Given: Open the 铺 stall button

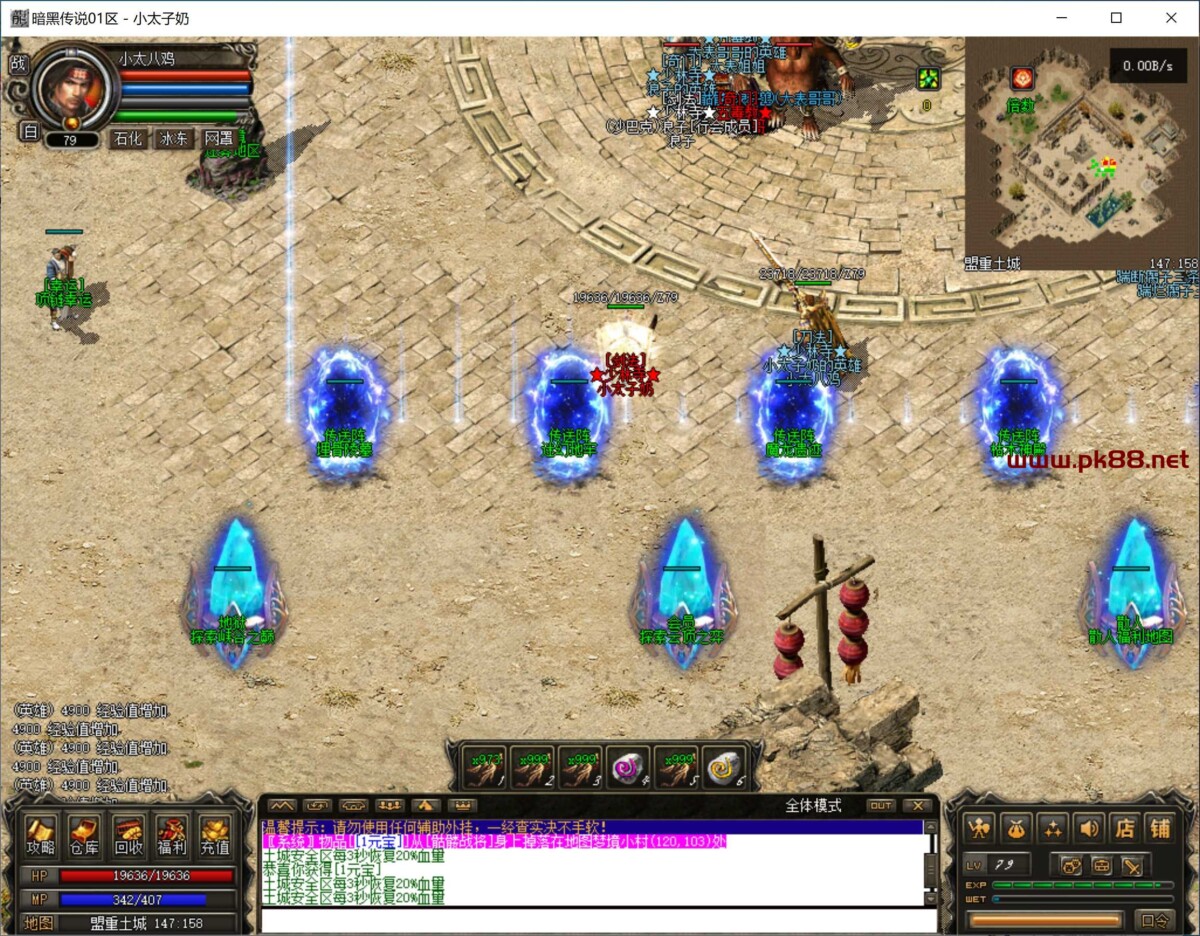Looking at the screenshot, I should point(1159,828).
